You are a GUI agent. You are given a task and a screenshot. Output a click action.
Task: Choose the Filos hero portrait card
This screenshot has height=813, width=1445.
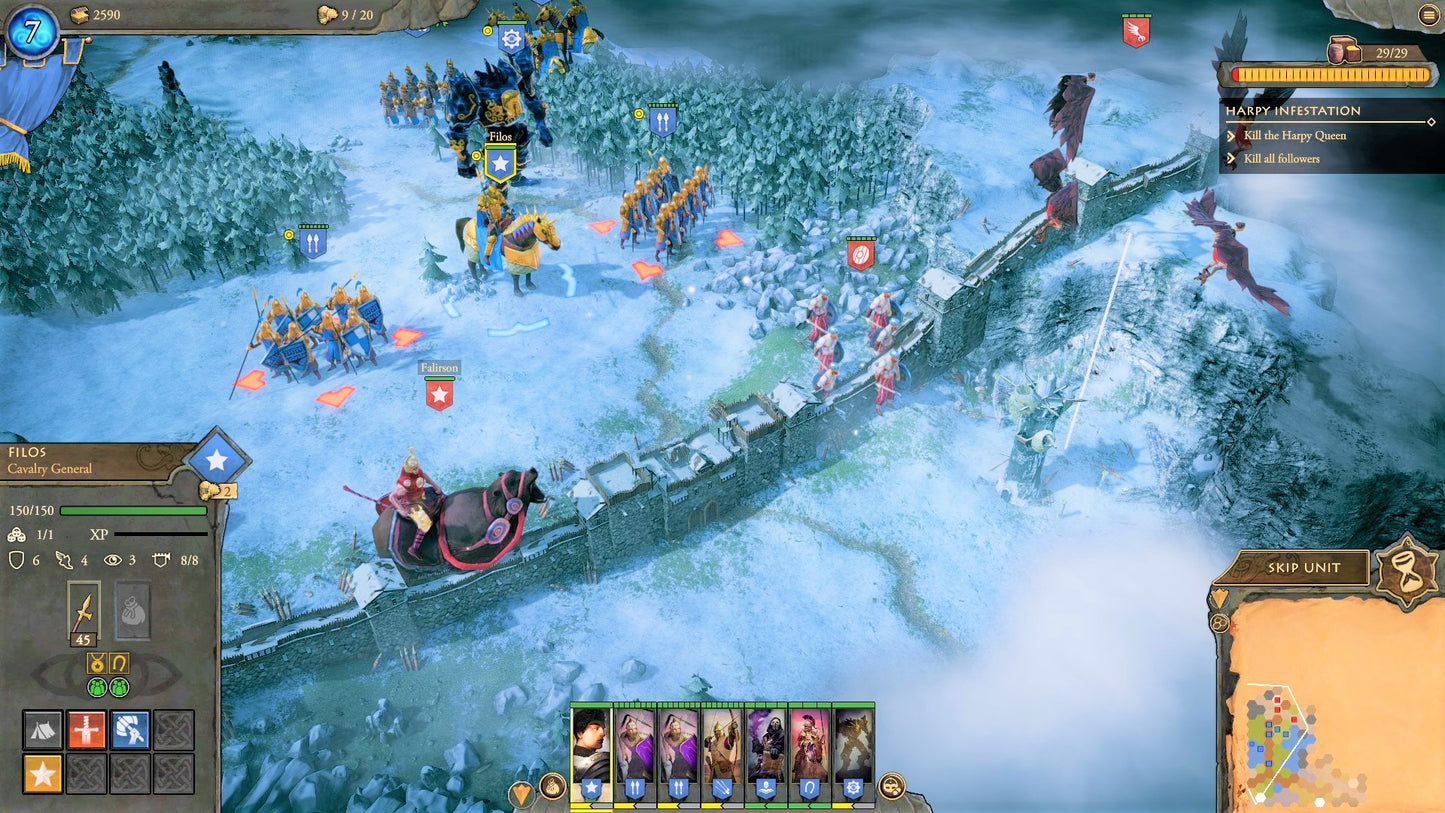tap(591, 755)
